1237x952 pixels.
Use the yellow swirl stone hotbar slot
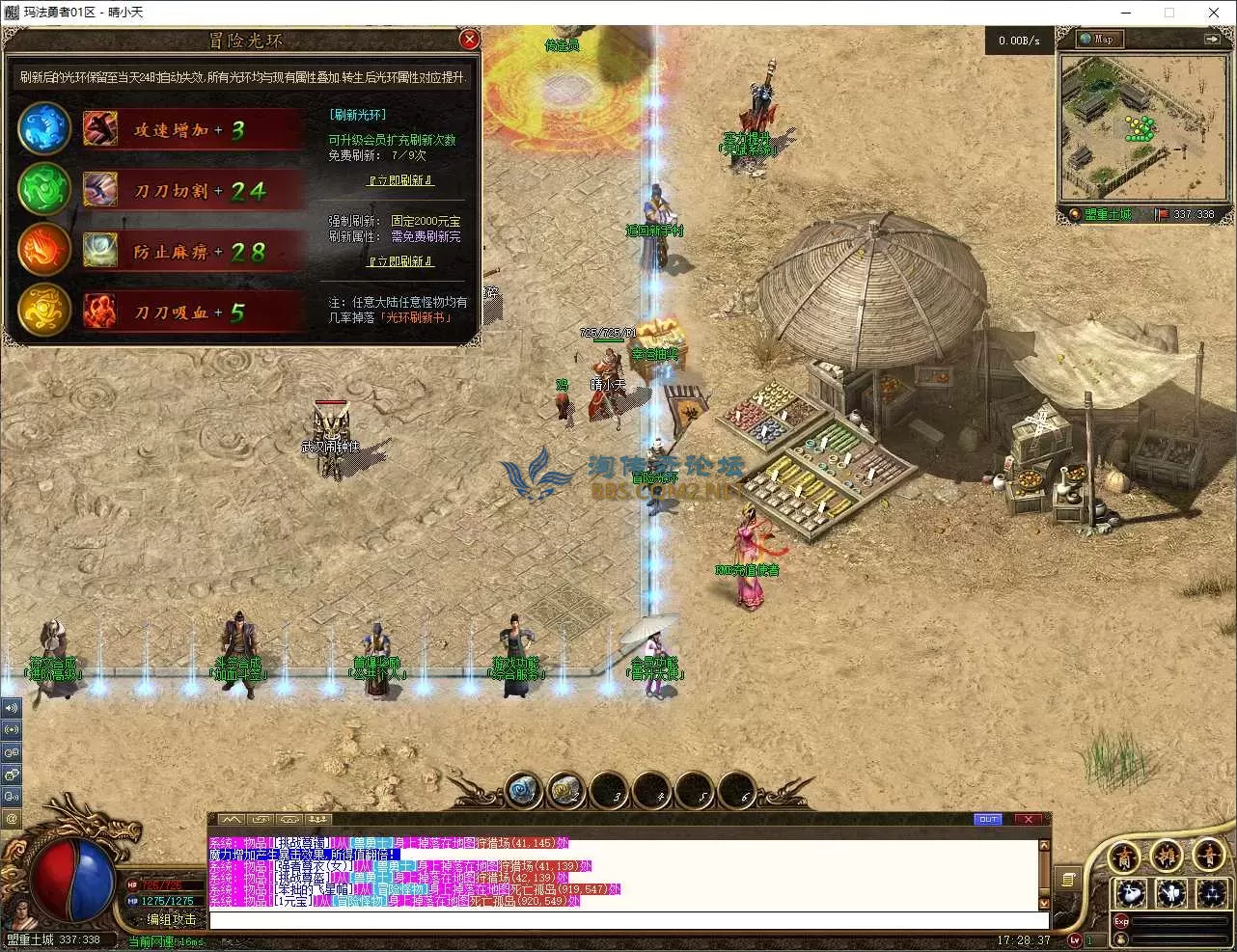pos(564,792)
